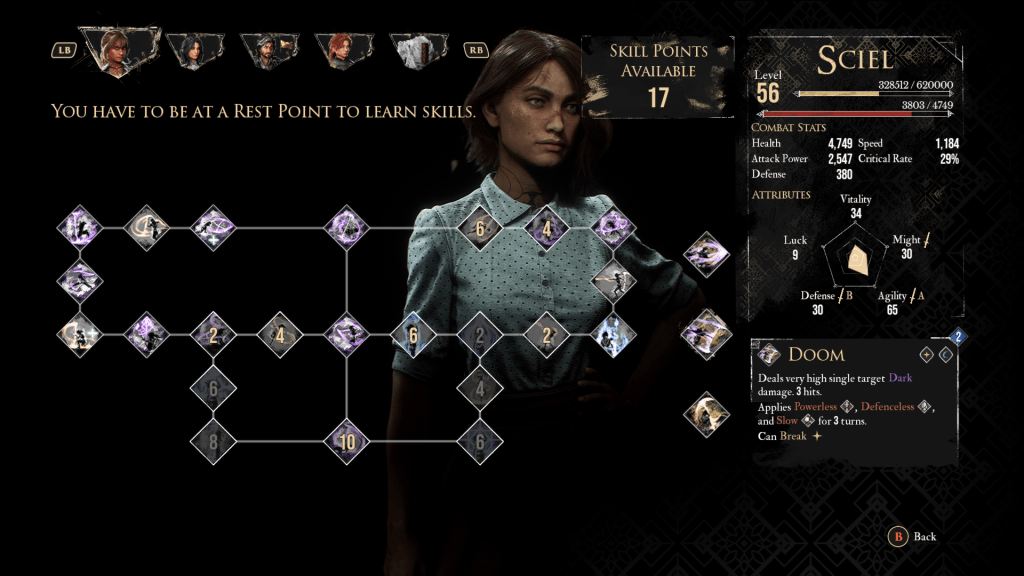The height and width of the screenshot is (576, 1024).
Task: Open the white-furred character's skill tree
Action: [x=416, y=50]
